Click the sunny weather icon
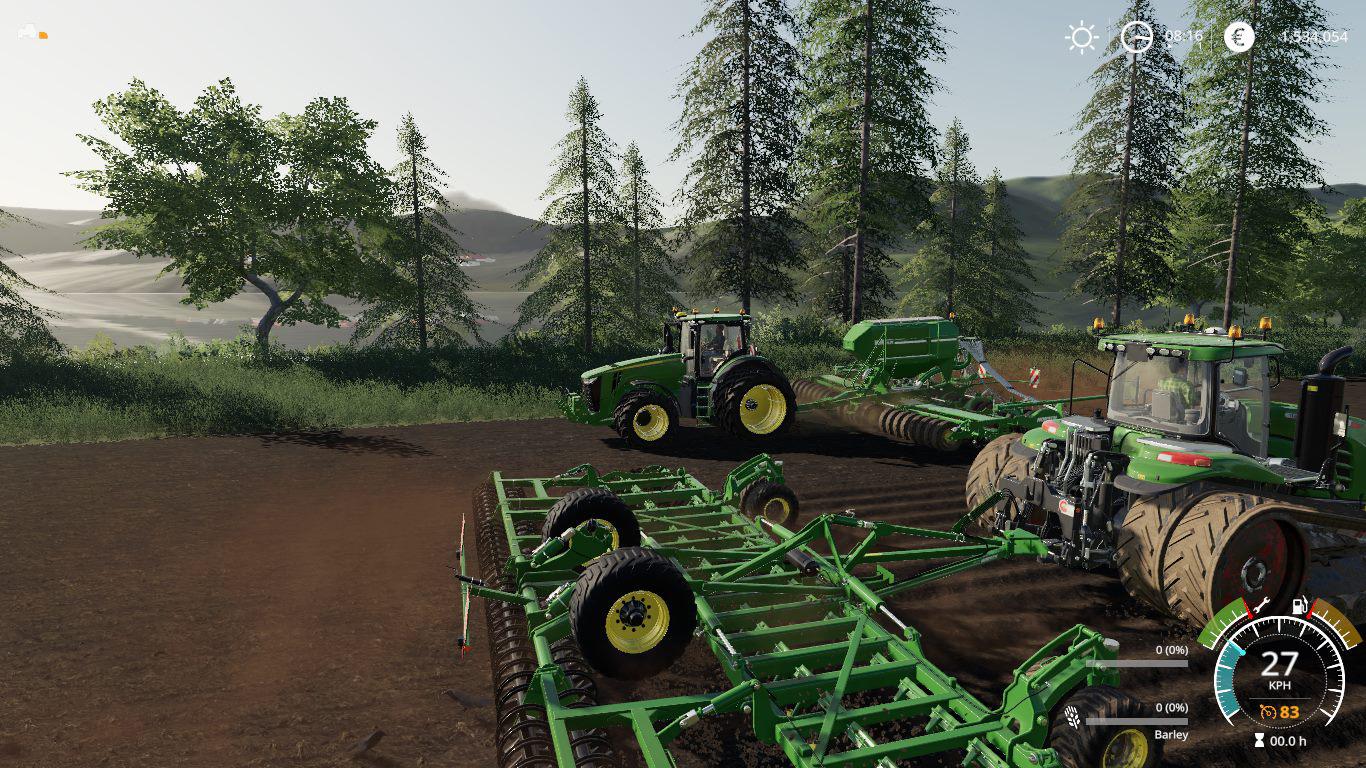Viewport: 1366px width, 768px height. coord(1081,37)
